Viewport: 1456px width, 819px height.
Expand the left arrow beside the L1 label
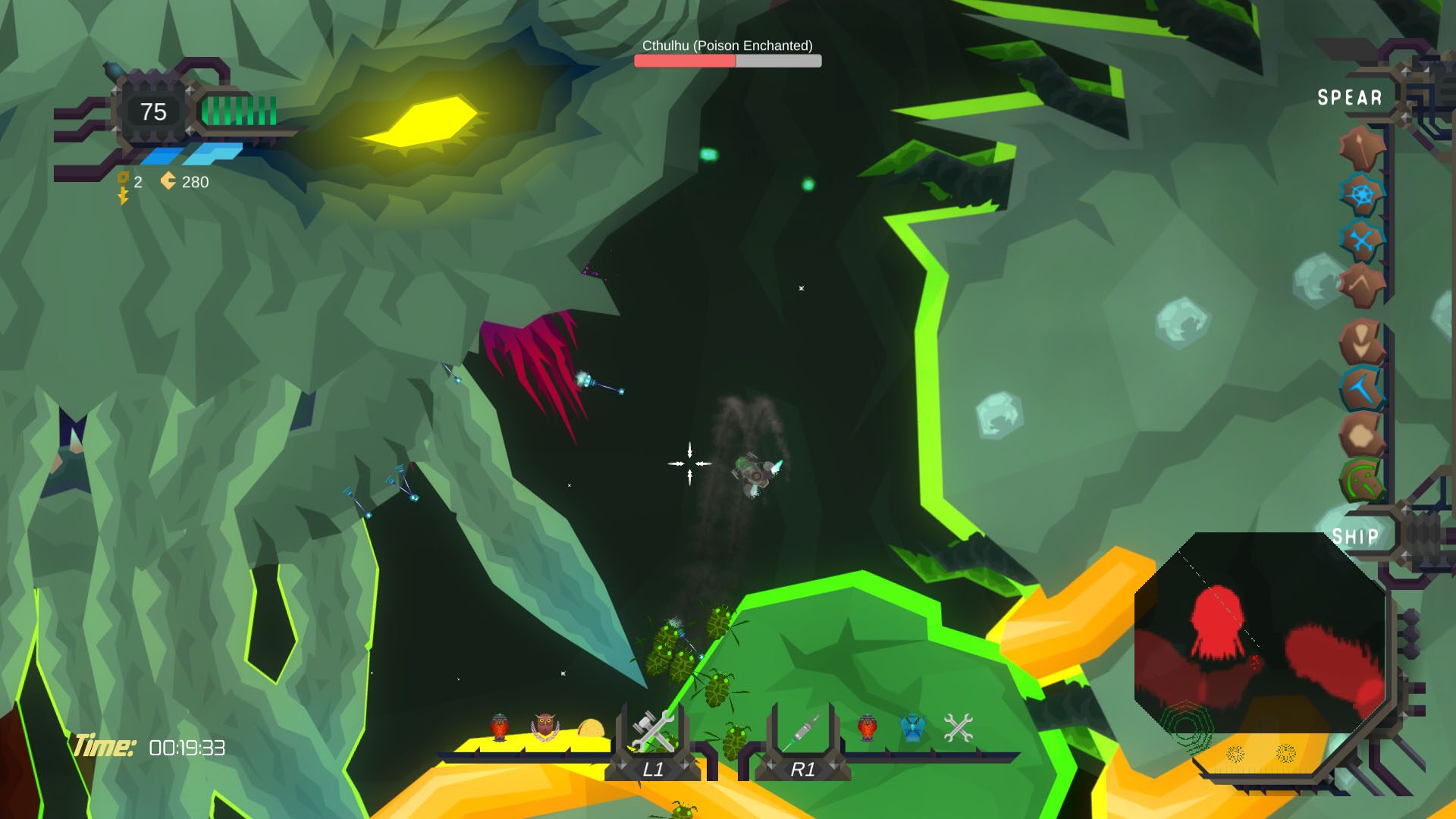621,764
